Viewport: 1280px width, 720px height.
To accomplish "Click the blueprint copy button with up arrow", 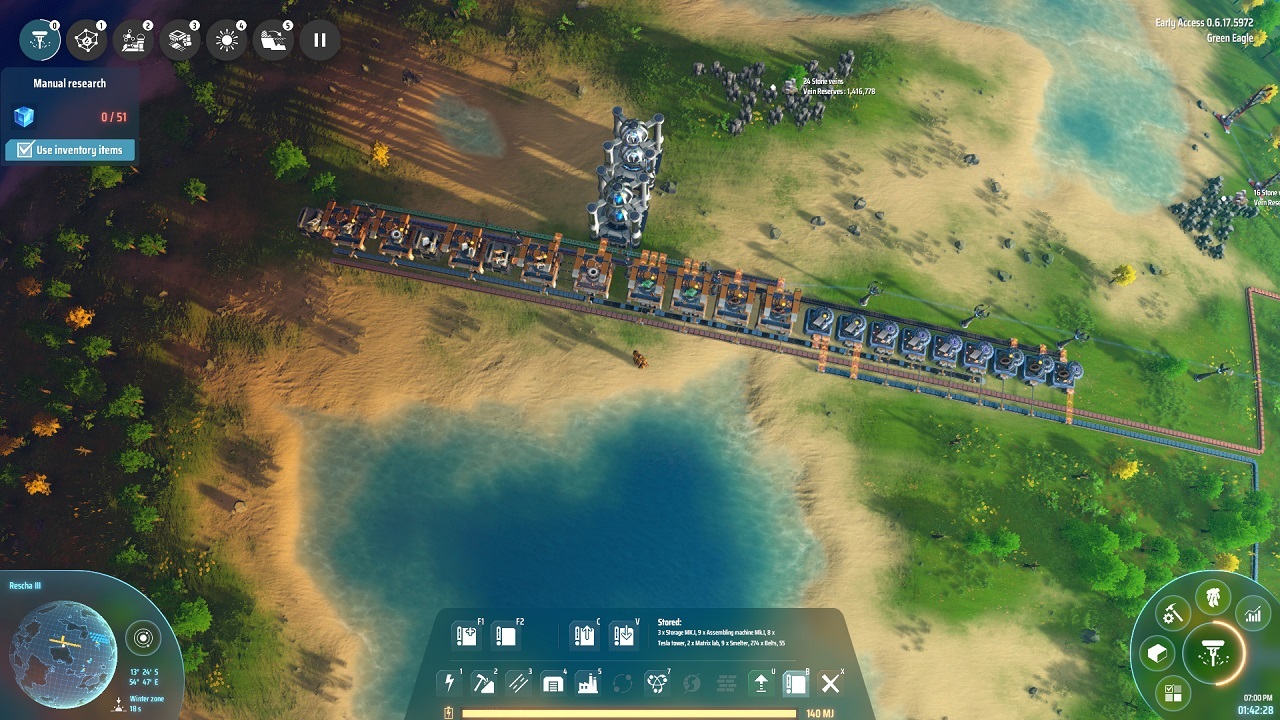I will click(x=584, y=635).
